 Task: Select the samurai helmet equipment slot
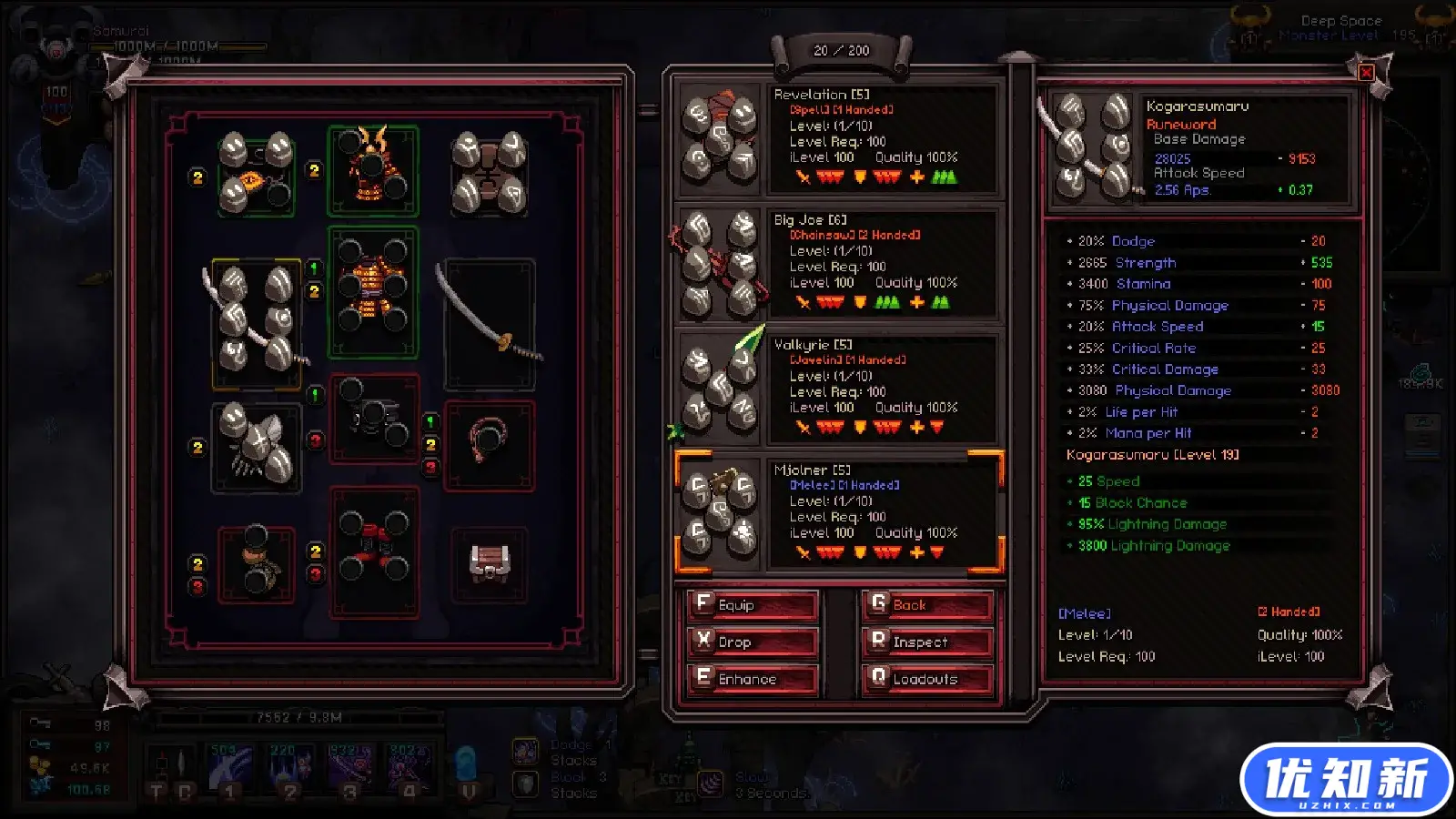[x=372, y=171]
